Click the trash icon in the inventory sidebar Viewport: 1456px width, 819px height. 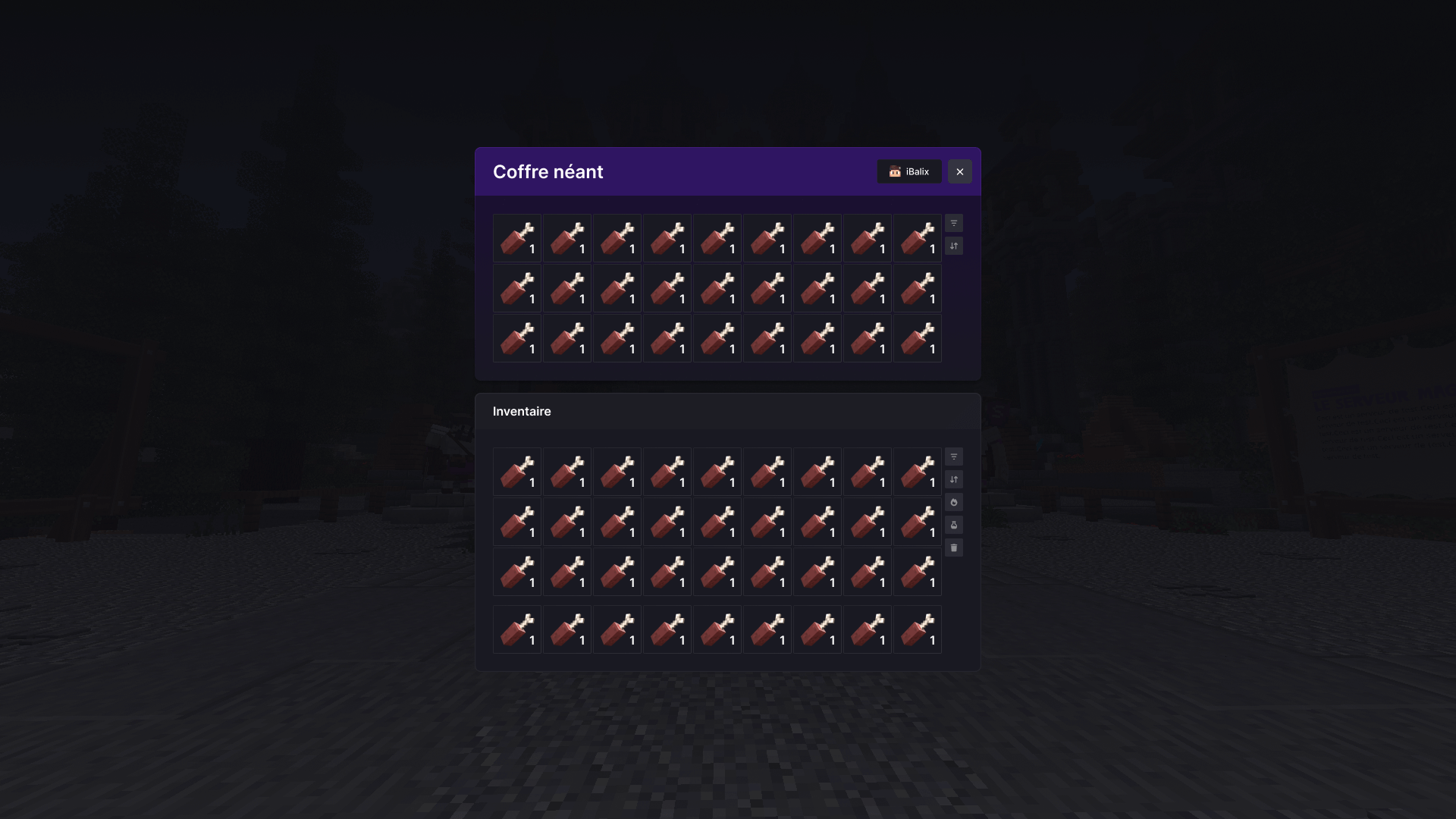coord(953,547)
